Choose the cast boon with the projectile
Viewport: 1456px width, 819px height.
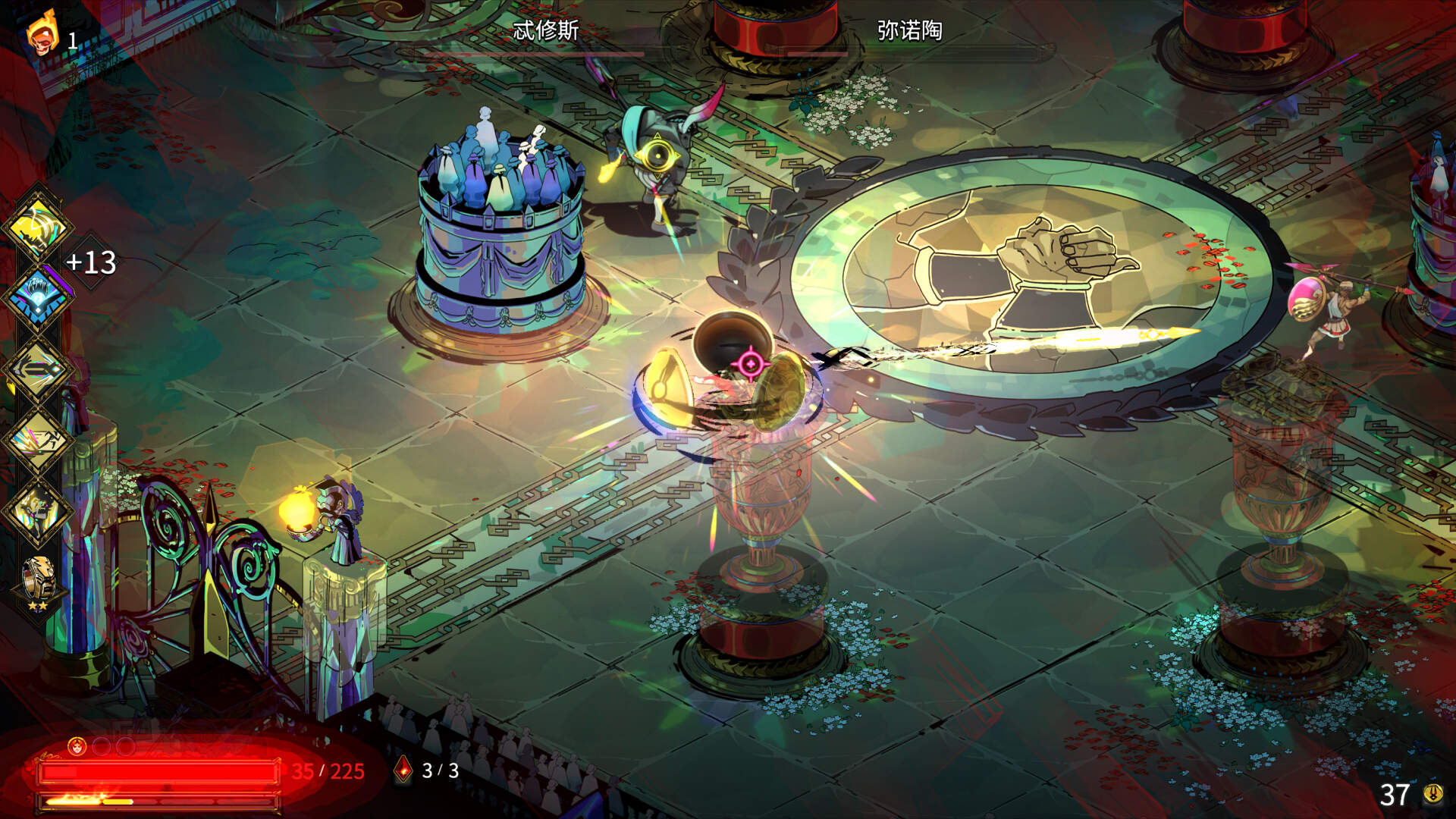(x=36, y=369)
